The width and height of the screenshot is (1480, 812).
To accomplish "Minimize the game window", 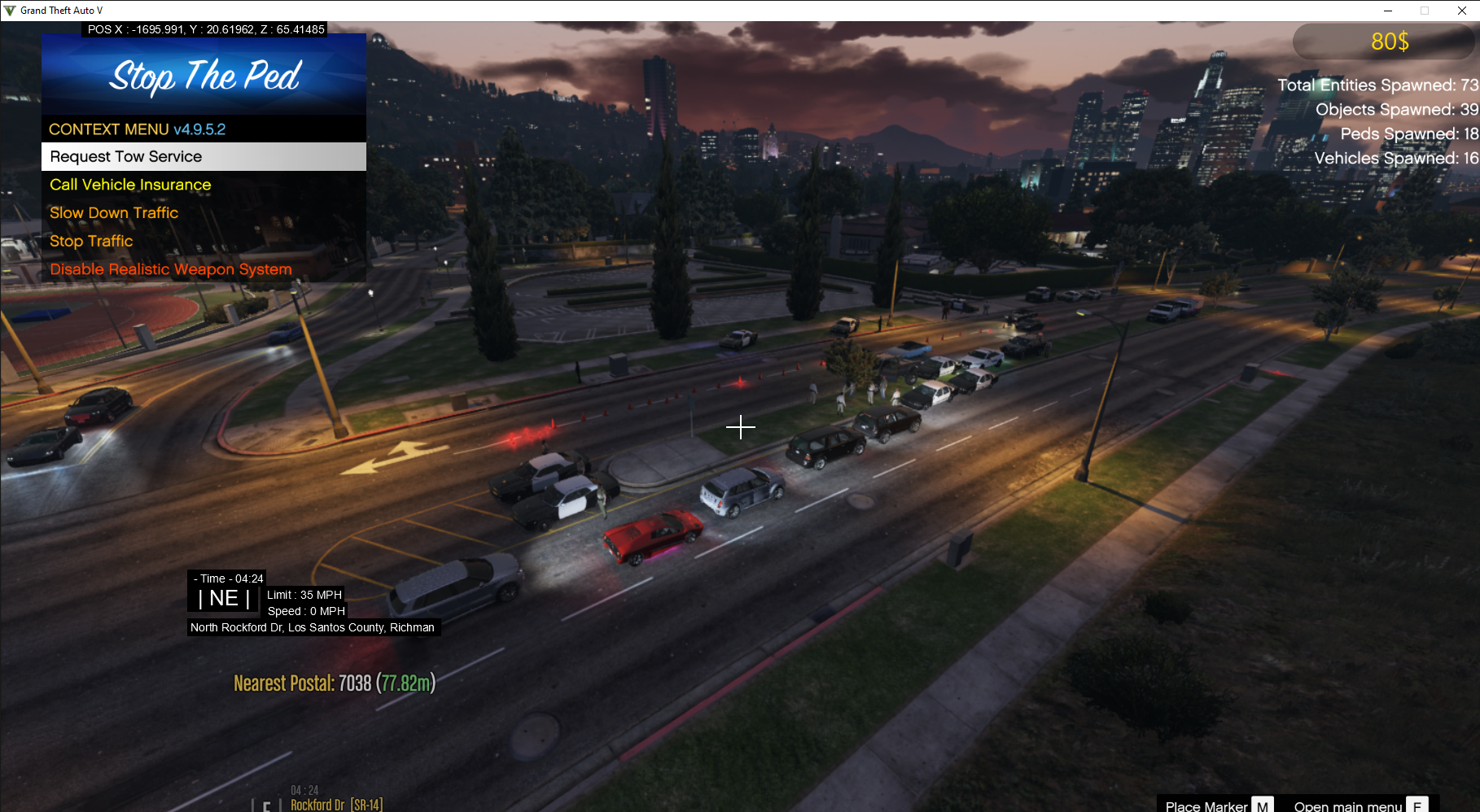I will [x=1387, y=11].
